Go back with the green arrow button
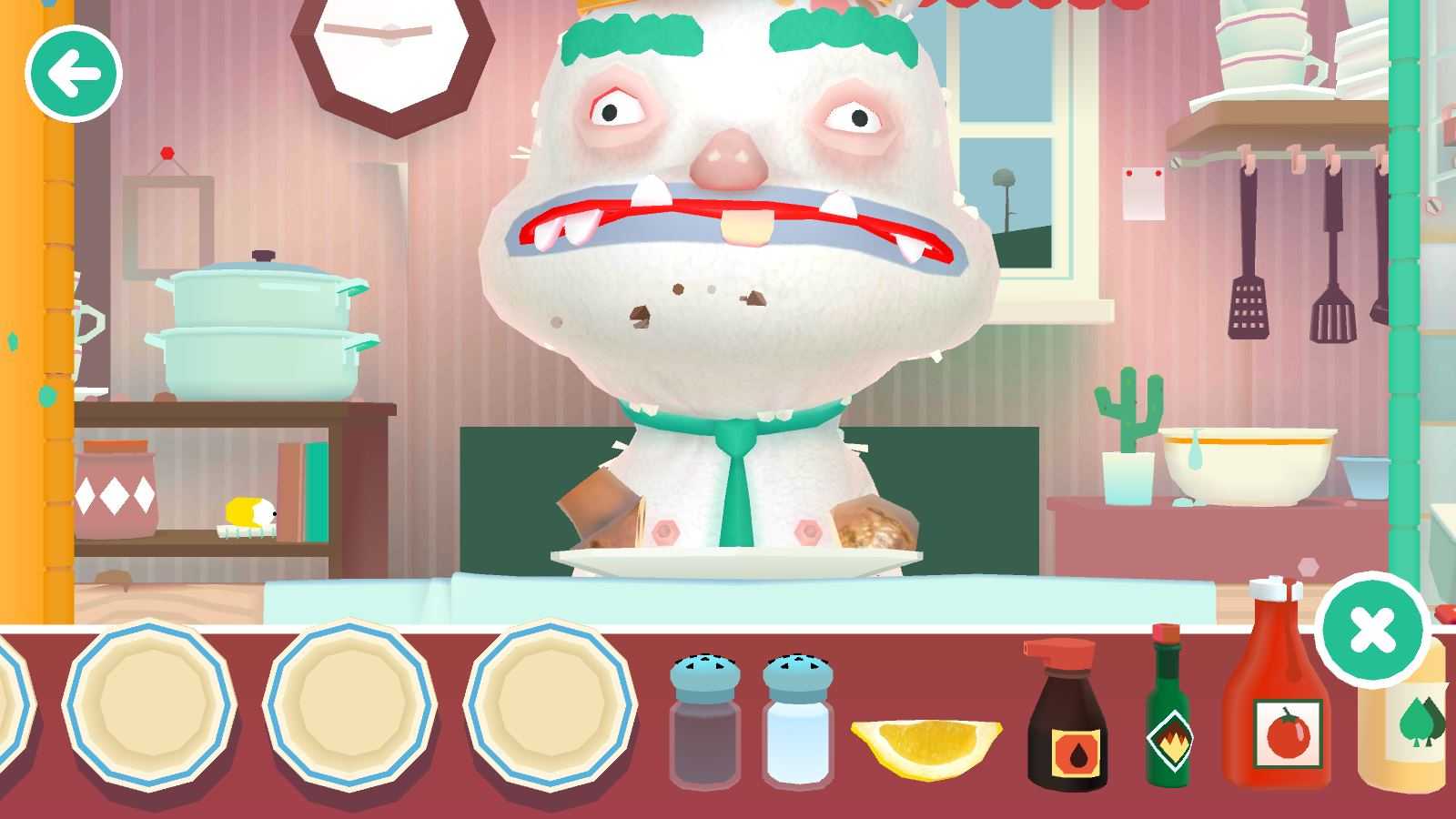Screen dimensions: 1456x819 (74, 75)
